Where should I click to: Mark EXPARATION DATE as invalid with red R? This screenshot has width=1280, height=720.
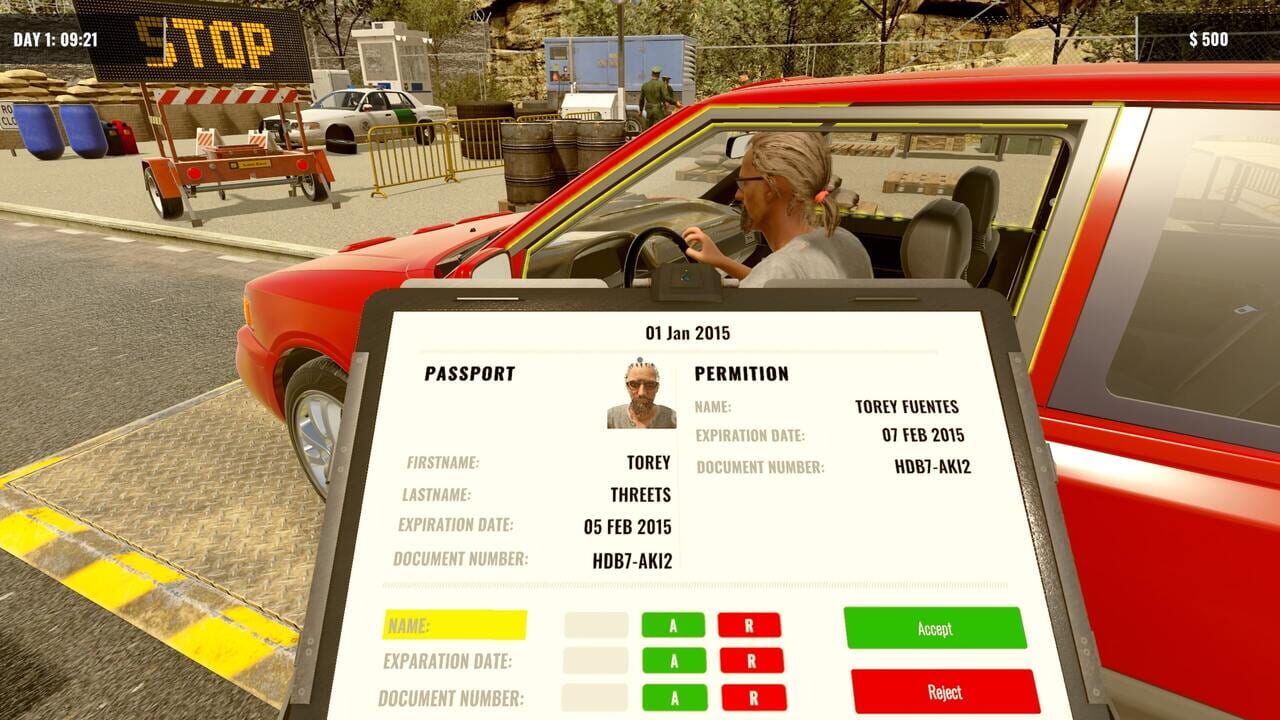point(751,660)
